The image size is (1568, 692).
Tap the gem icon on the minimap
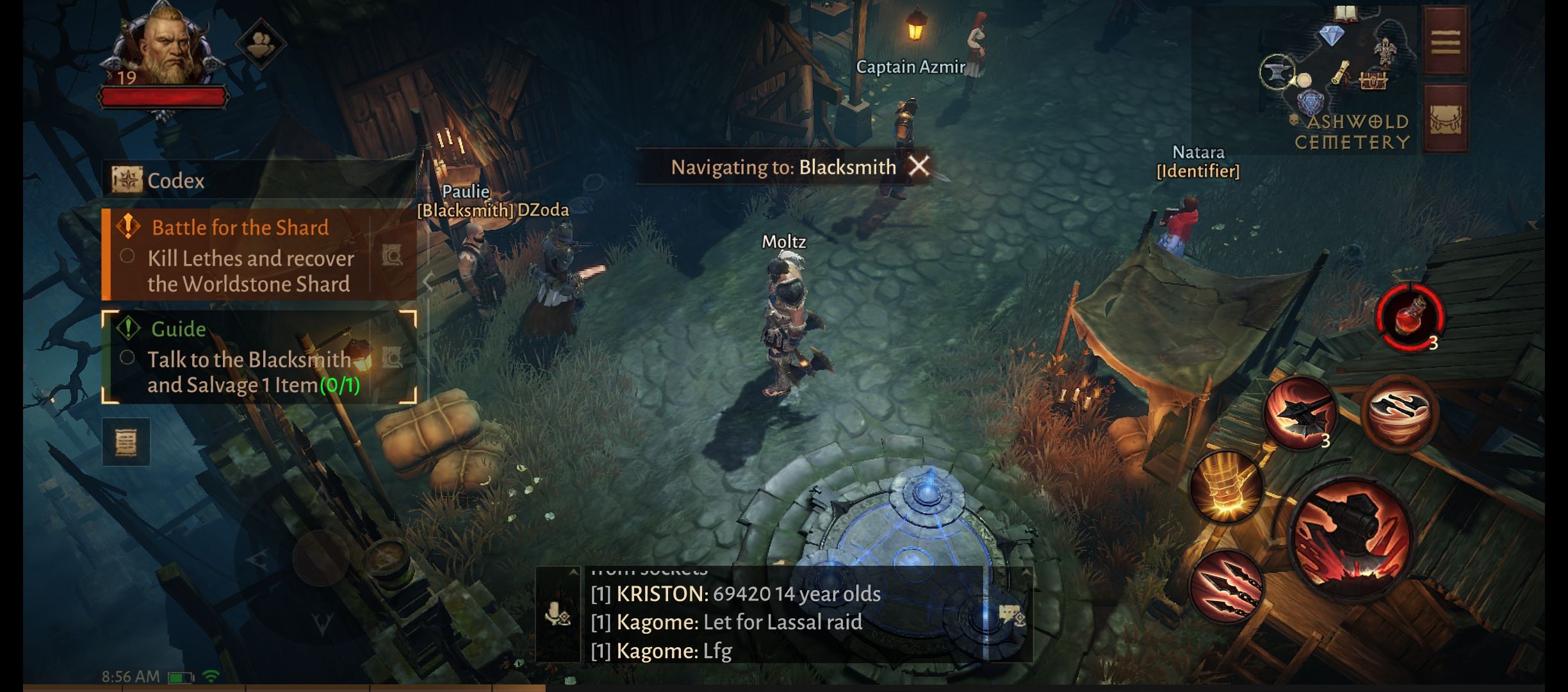(x=1332, y=33)
